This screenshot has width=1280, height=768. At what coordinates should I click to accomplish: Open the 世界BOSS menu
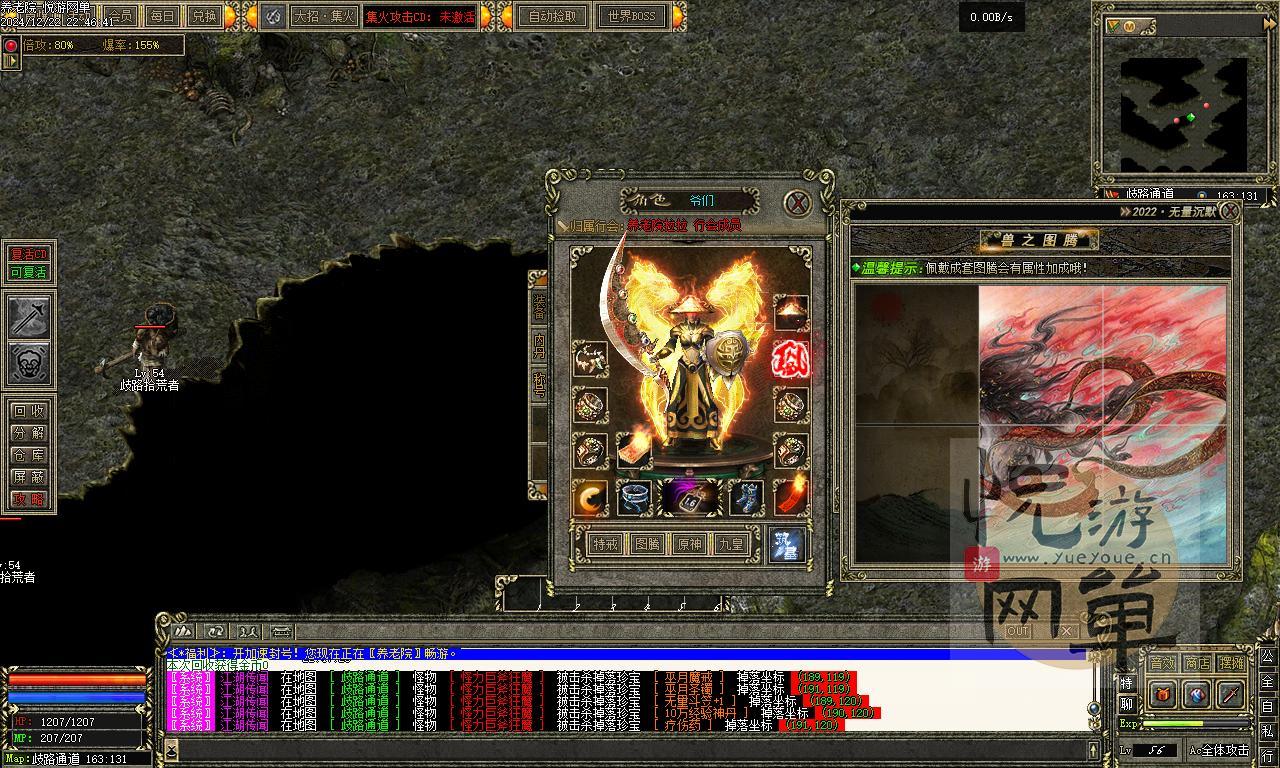(x=631, y=16)
